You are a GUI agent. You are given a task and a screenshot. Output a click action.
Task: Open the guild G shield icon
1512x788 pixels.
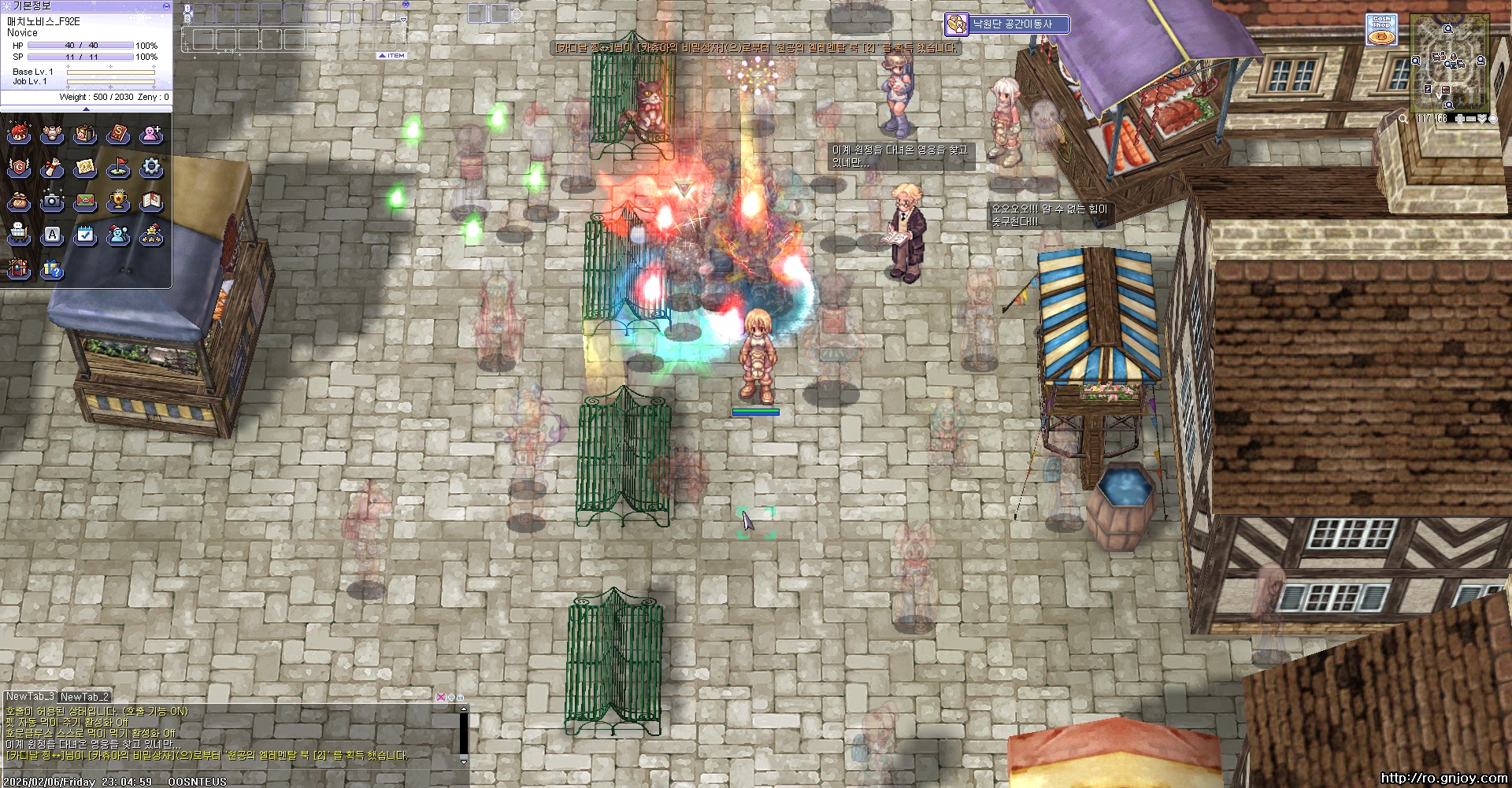19,167
